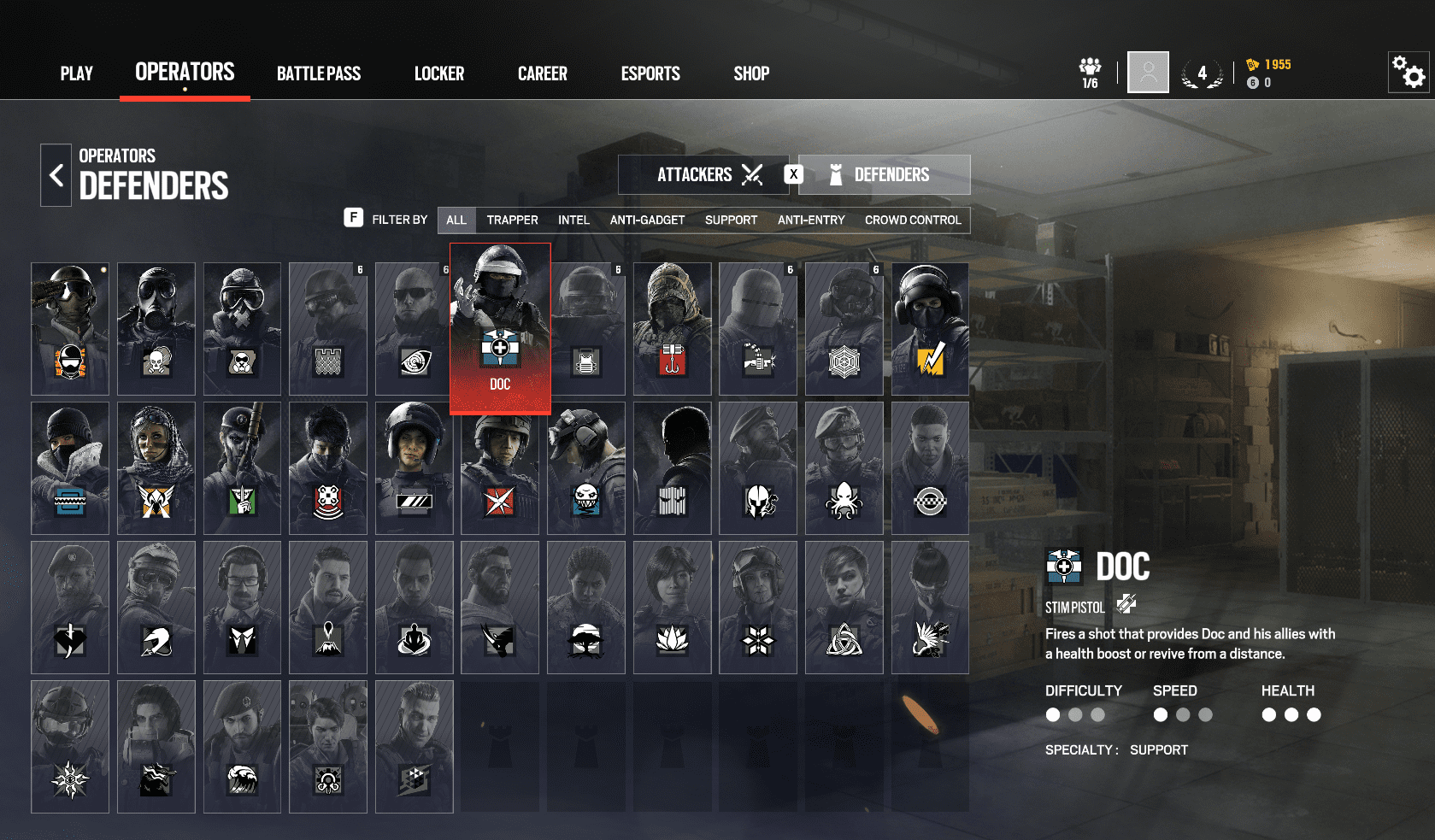Open the Locker section
Viewport: 1435px width, 840px height.
tap(439, 73)
